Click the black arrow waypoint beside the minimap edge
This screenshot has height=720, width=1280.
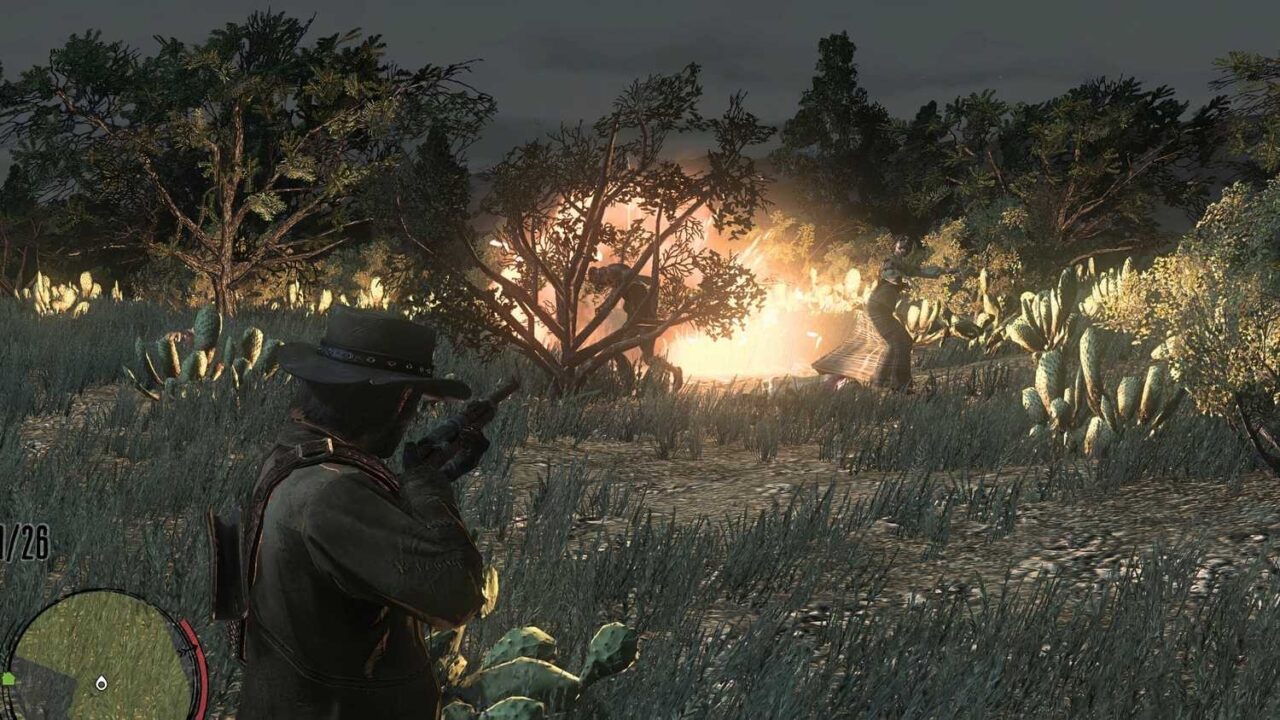185,649
